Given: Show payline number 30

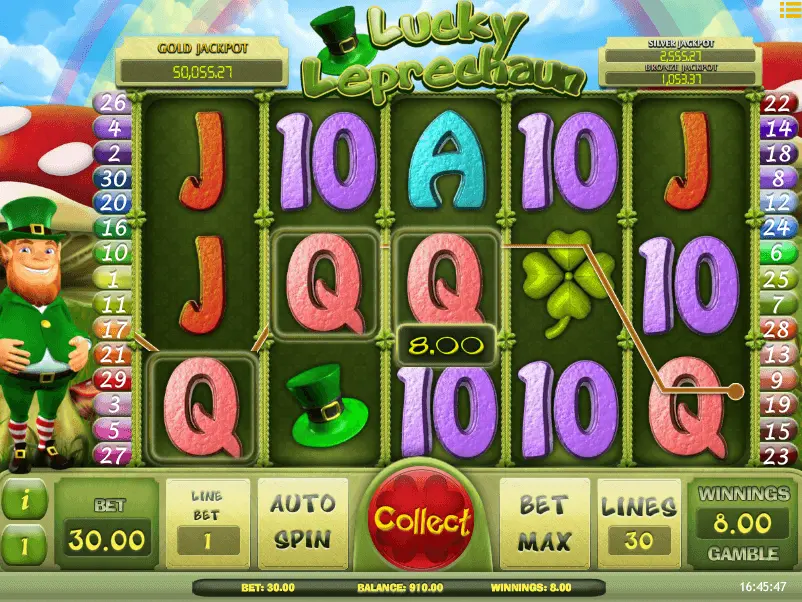Looking at the screenshot, I should pyautogui.click(x=112, y=178).
